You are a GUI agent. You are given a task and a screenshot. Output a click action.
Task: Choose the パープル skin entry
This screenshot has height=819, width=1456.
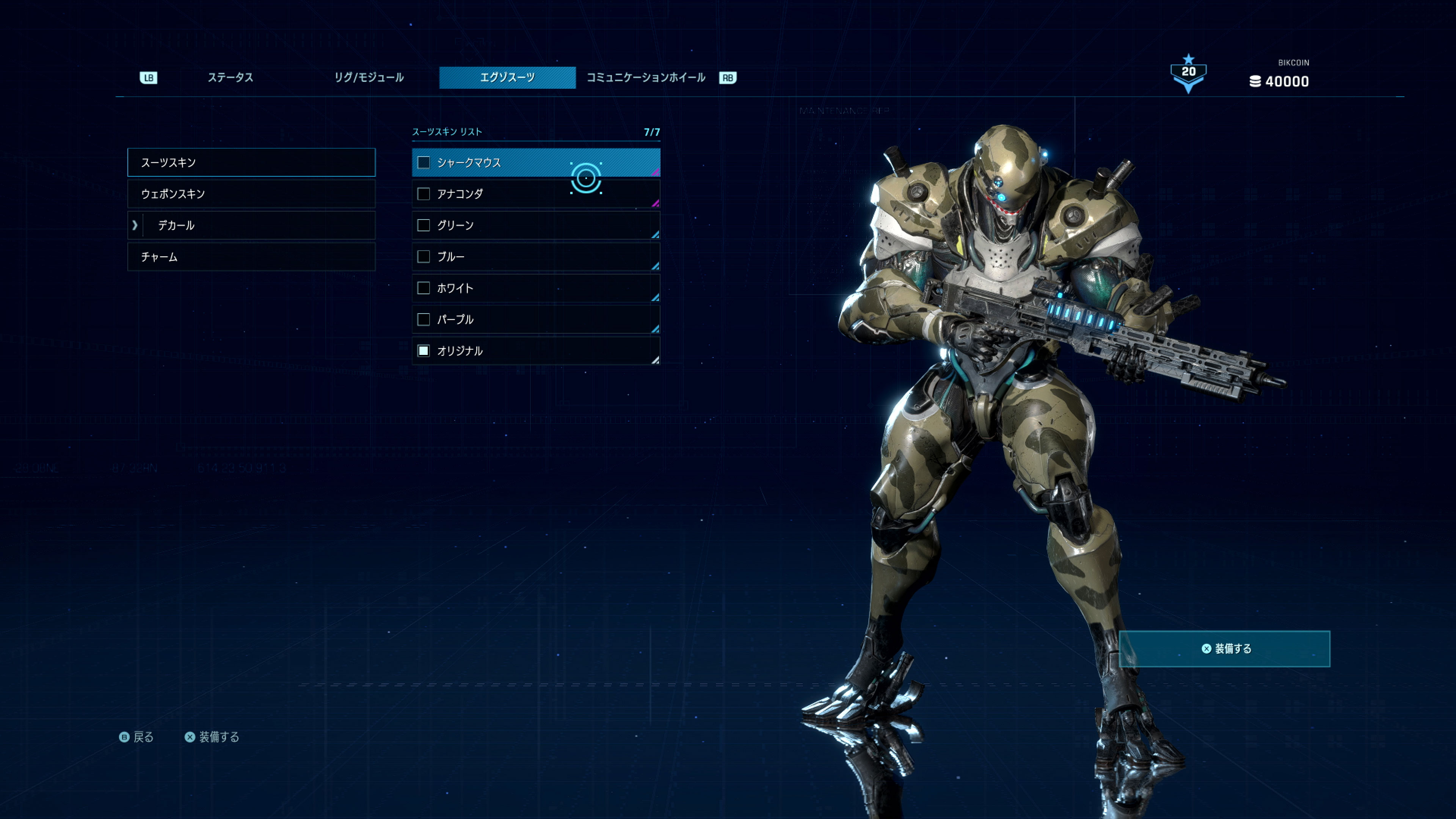(535, 319)
